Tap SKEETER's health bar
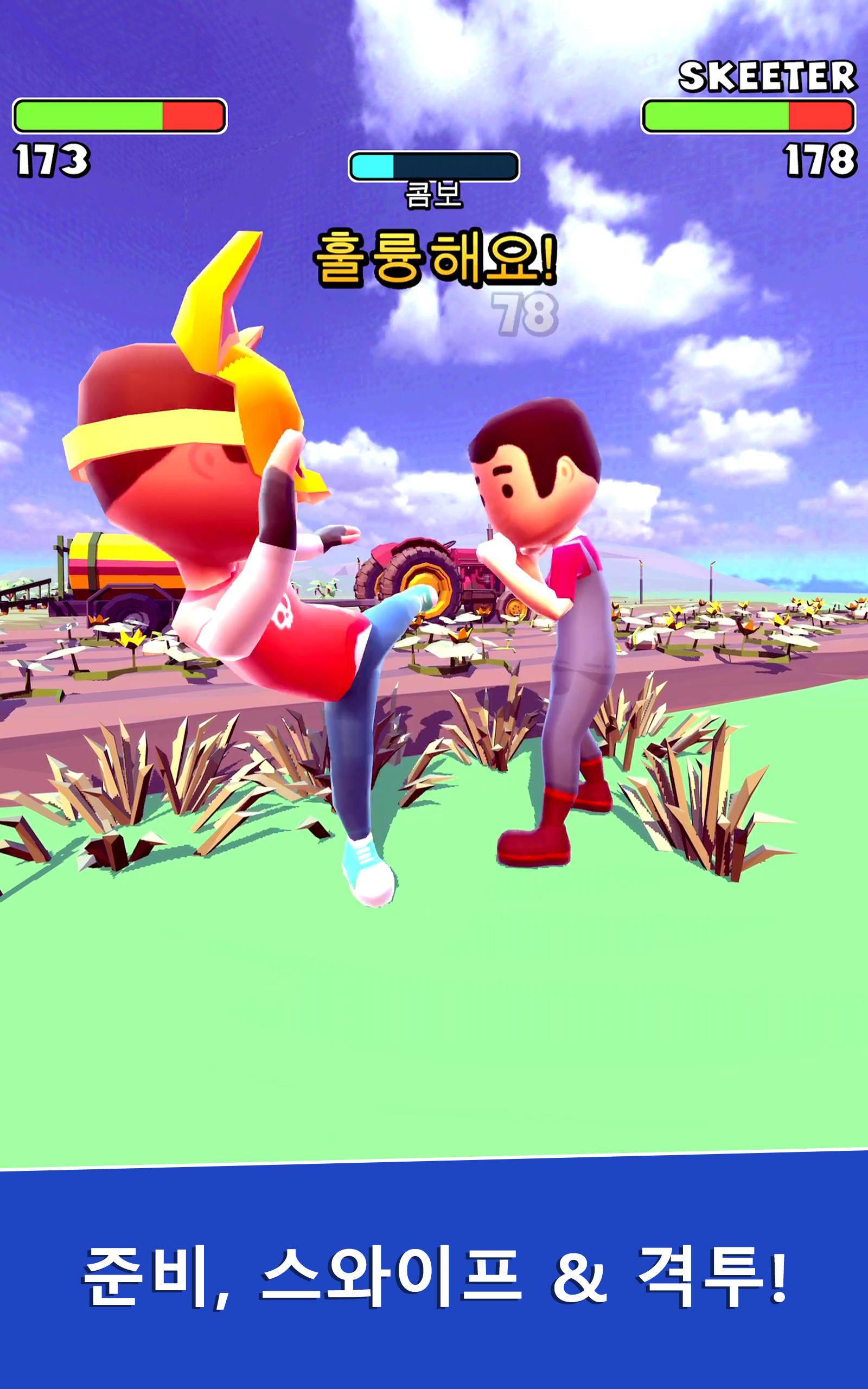This screenshot has width=868, height=1389. 746,115
